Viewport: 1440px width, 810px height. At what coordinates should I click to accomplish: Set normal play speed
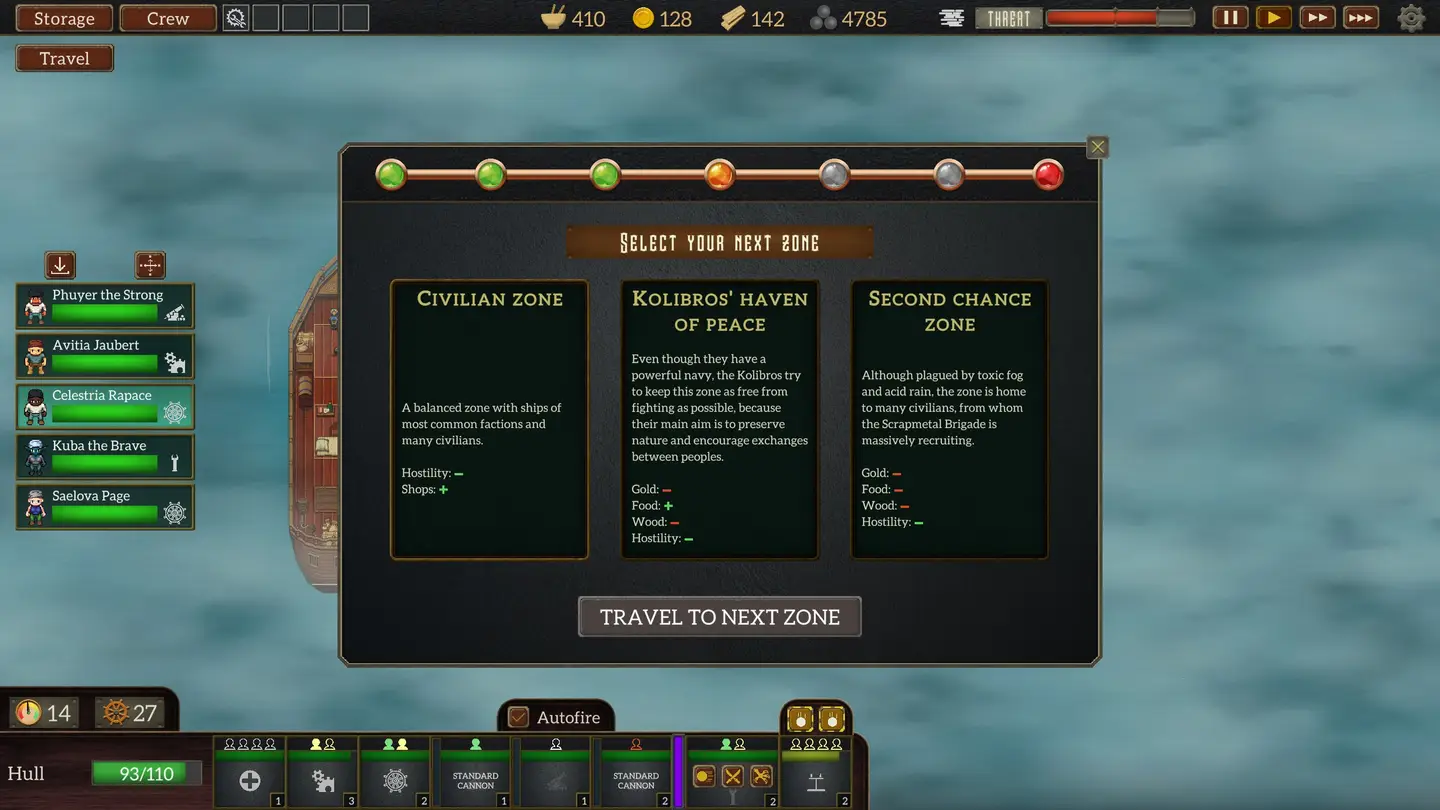(1273, 17)
